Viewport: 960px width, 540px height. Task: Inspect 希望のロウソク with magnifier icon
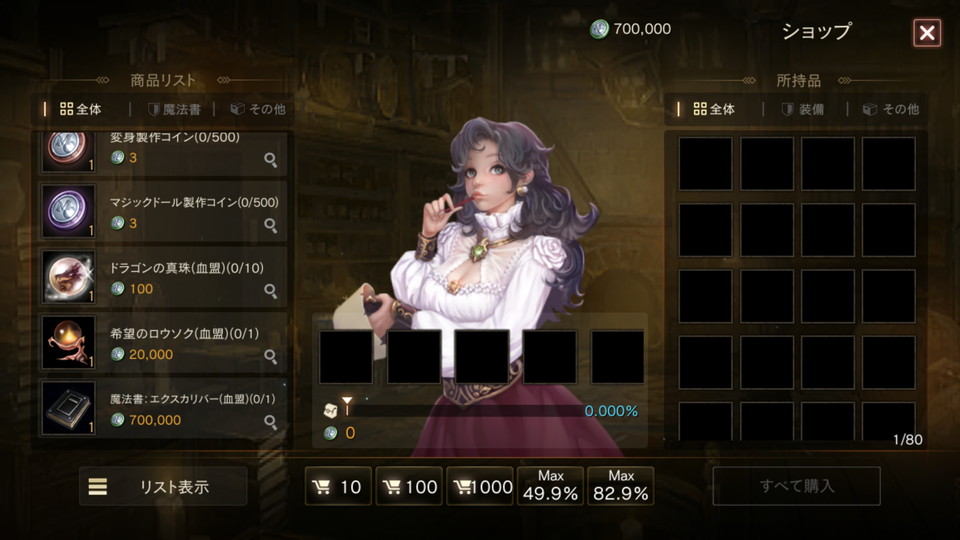pos(270,356)
